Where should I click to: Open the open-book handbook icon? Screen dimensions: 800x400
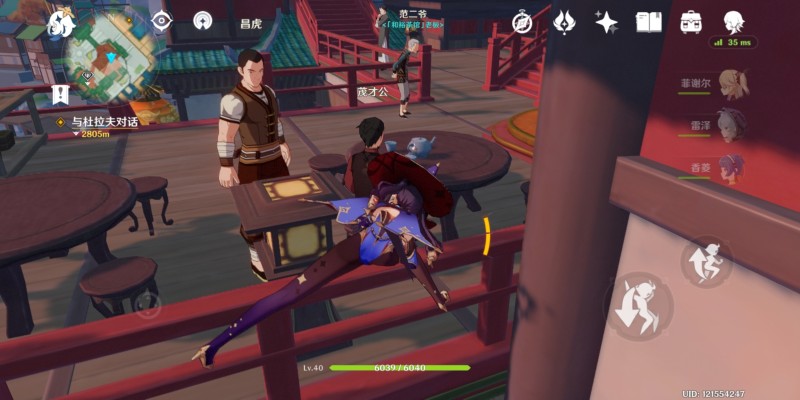[649, 21]
